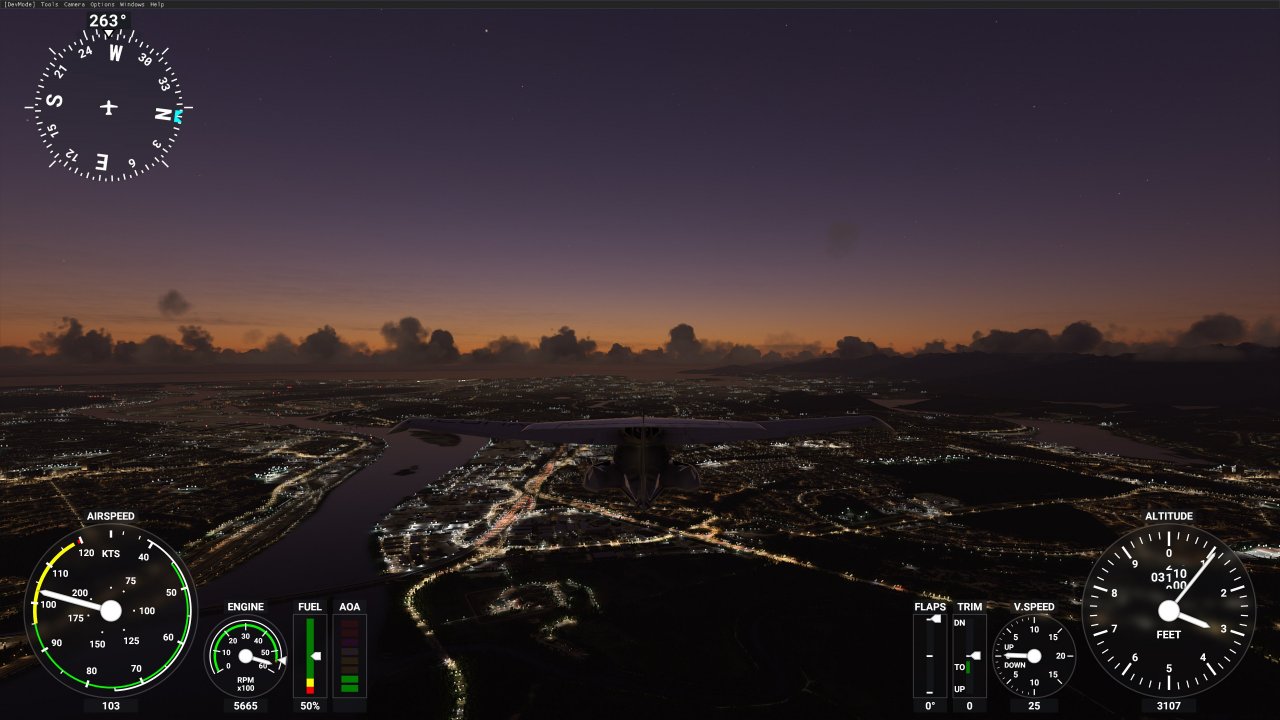Click the V.Speed vertical speed gauge

[x=1034, y=655]
